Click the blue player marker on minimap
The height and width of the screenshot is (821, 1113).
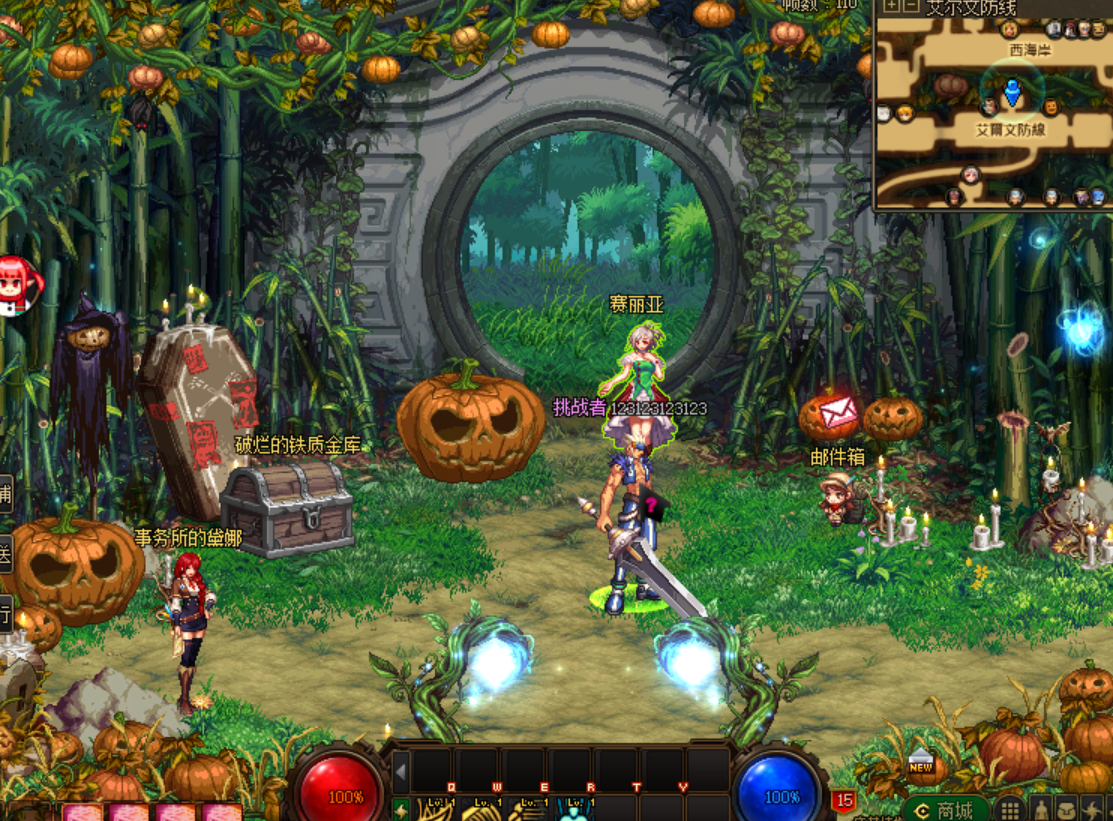pos(1012,93)
